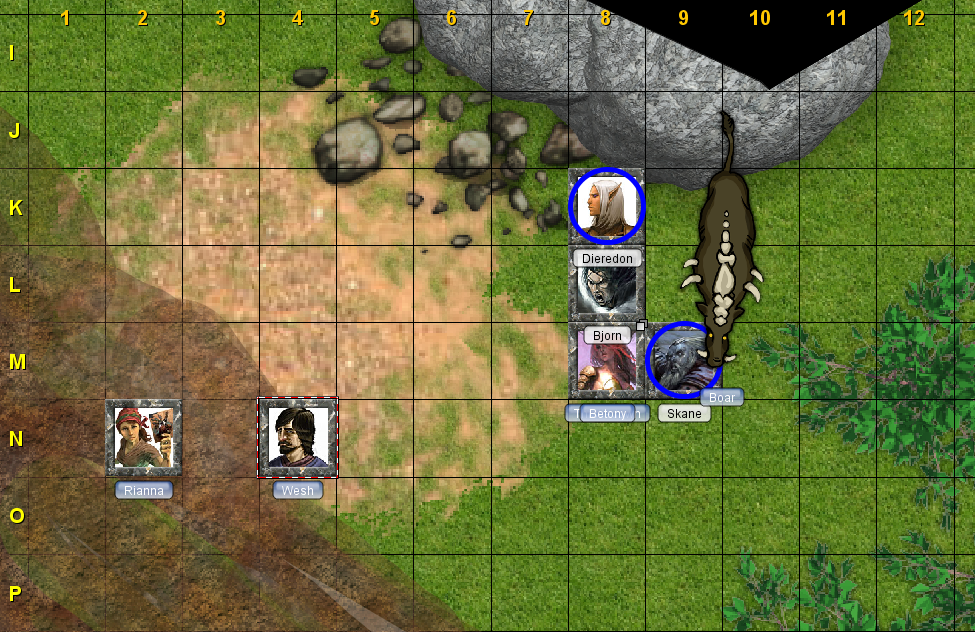This screenshot has width=975, height=632.
Task: Select the Boar creature token
Action: [x=722, y=250]
